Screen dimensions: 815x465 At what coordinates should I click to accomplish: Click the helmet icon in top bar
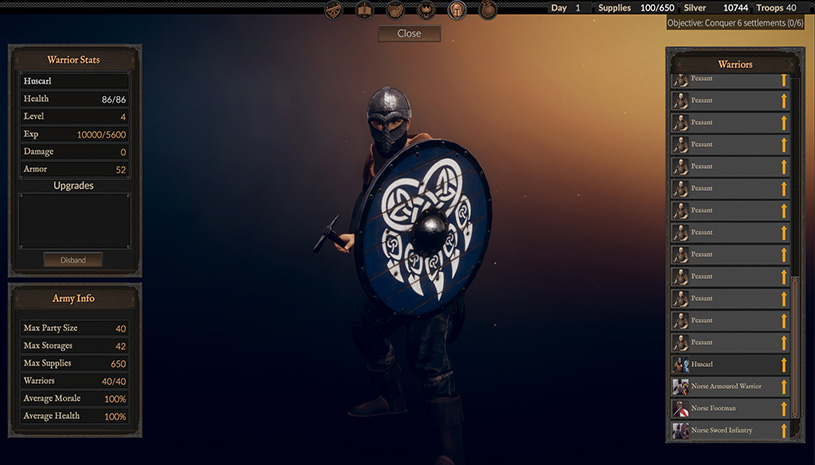click(x=457, y=10)
